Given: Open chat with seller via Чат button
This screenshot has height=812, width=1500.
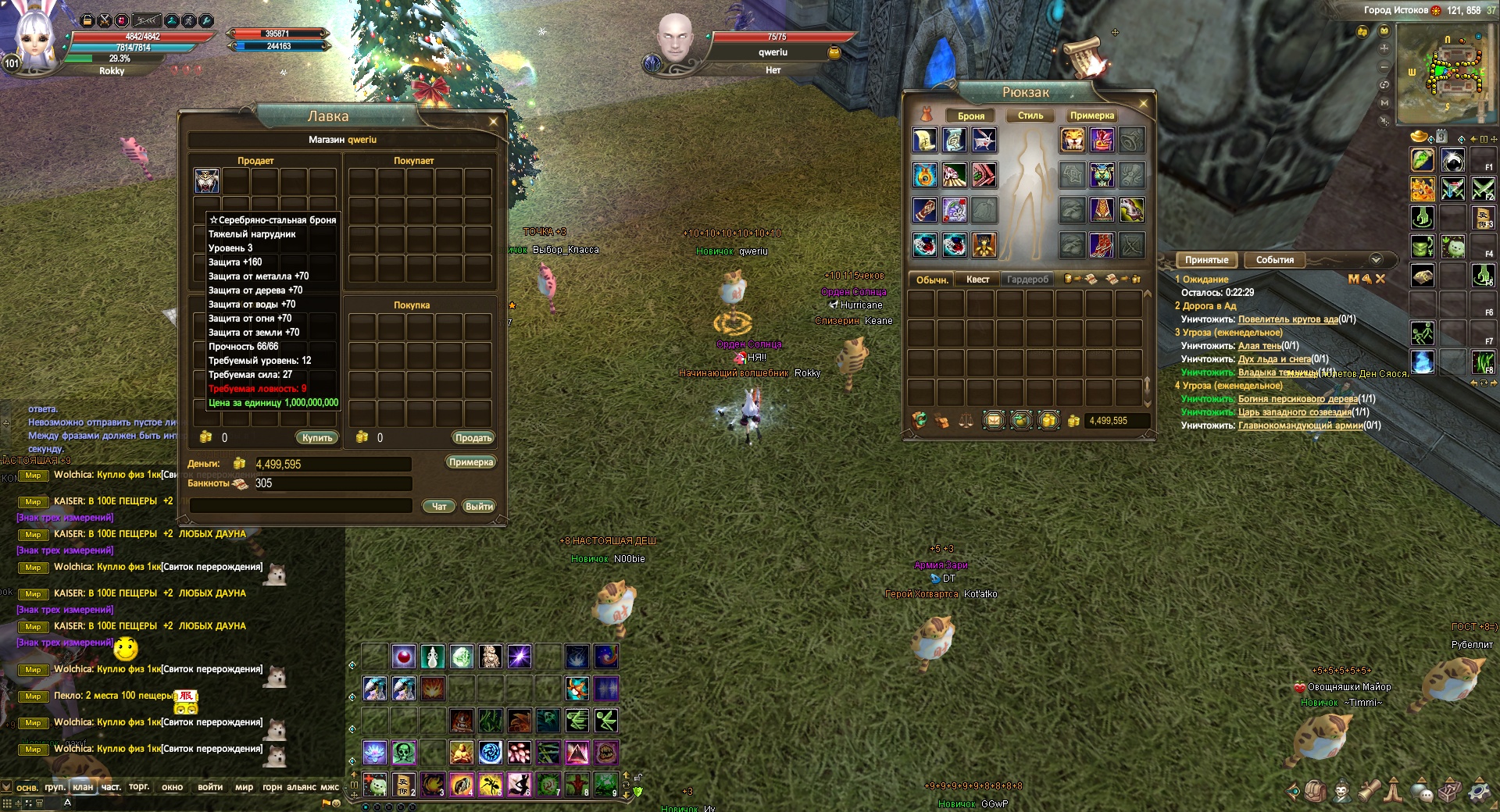Looking at the screenshot, I should coord(439,507).
